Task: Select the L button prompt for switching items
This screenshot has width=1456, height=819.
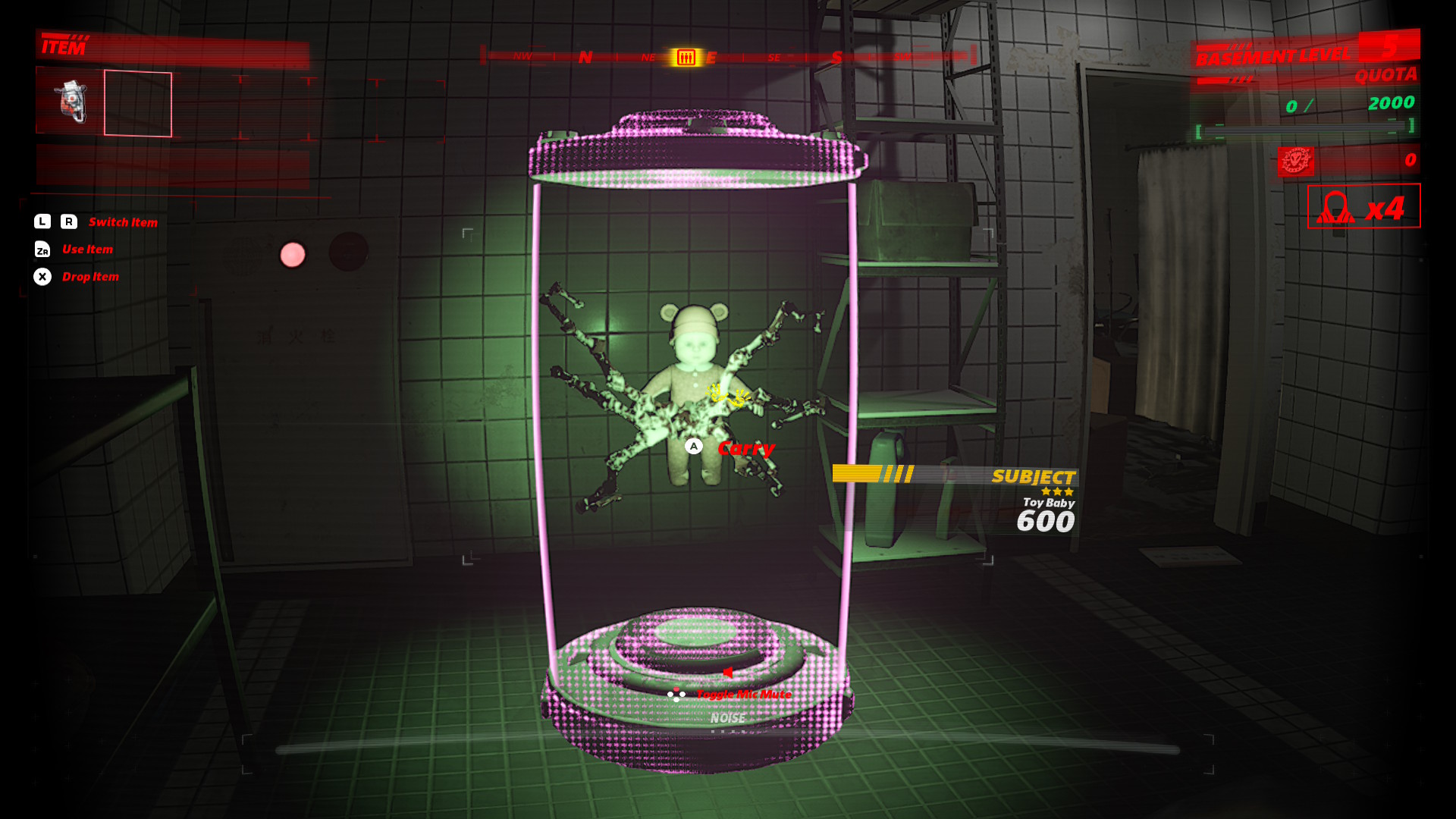Action: click(42, 221)
